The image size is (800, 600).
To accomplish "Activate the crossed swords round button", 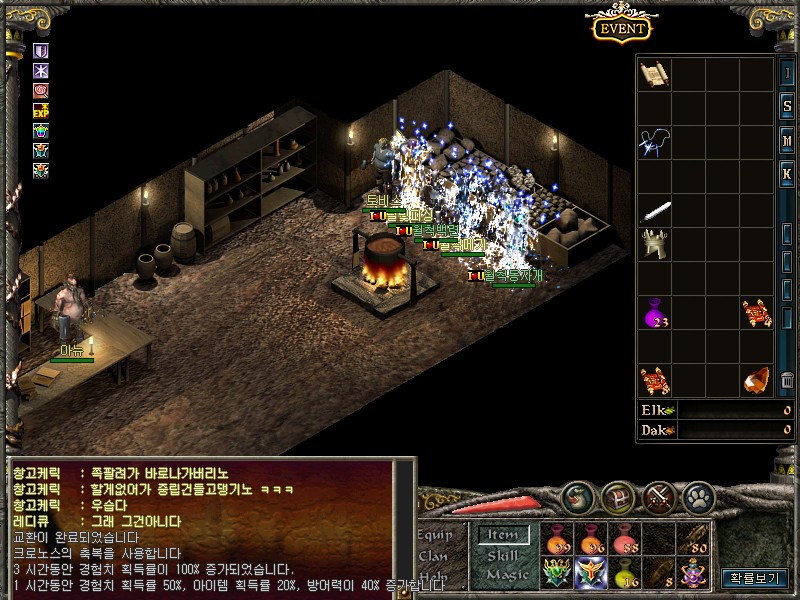I will [x=661, y=494].
